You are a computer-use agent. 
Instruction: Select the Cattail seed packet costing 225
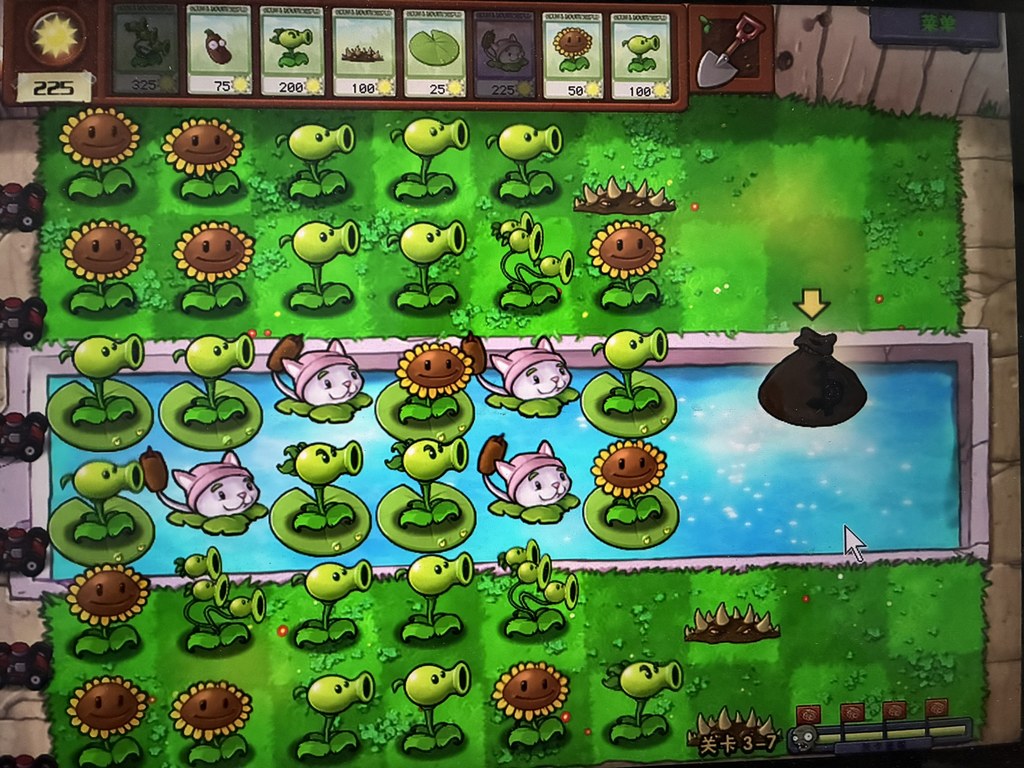coord(503,50)
